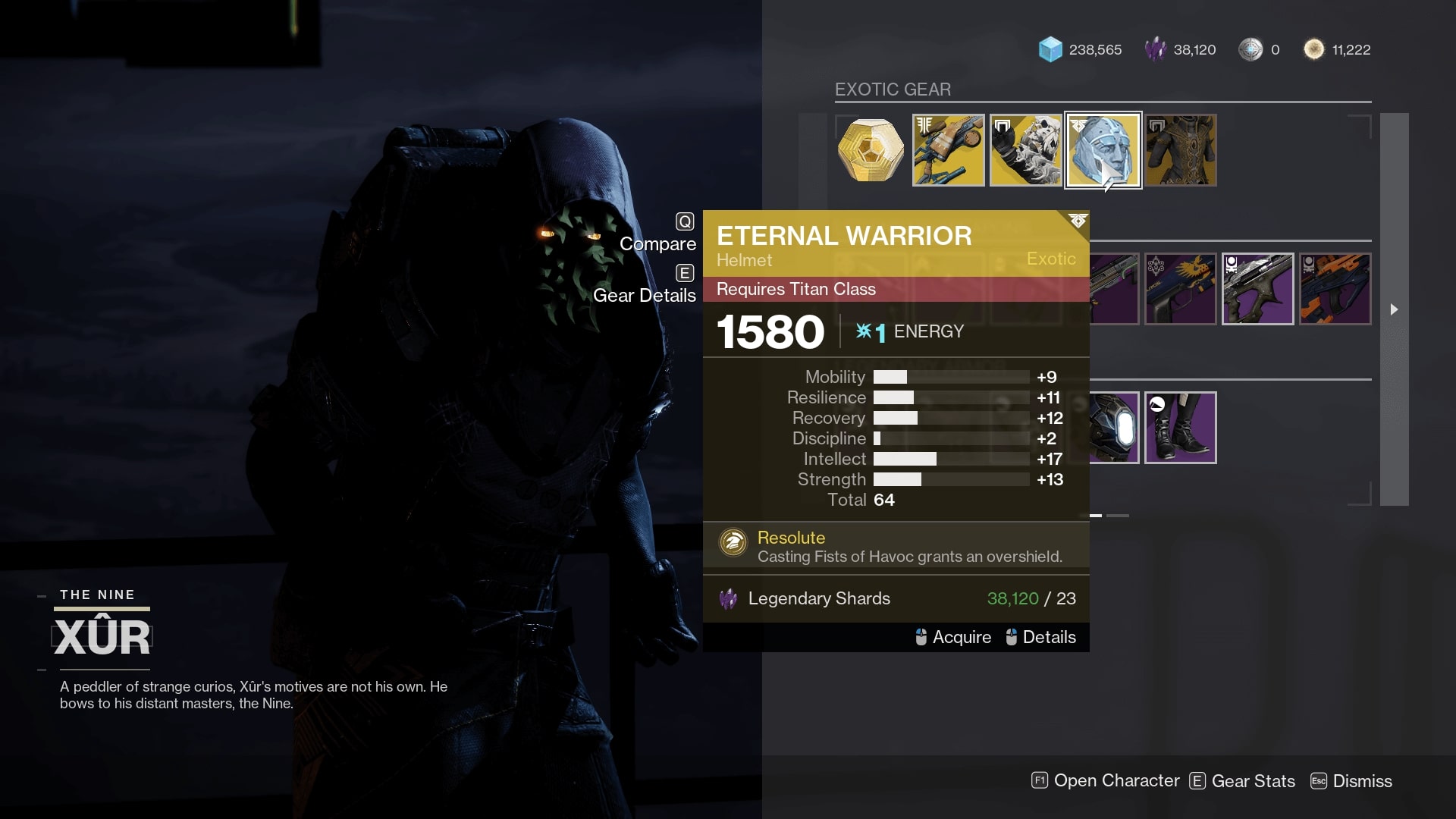Acquire the Eternal Warrior helmet

pyautogui.click(x=960, y=637)
